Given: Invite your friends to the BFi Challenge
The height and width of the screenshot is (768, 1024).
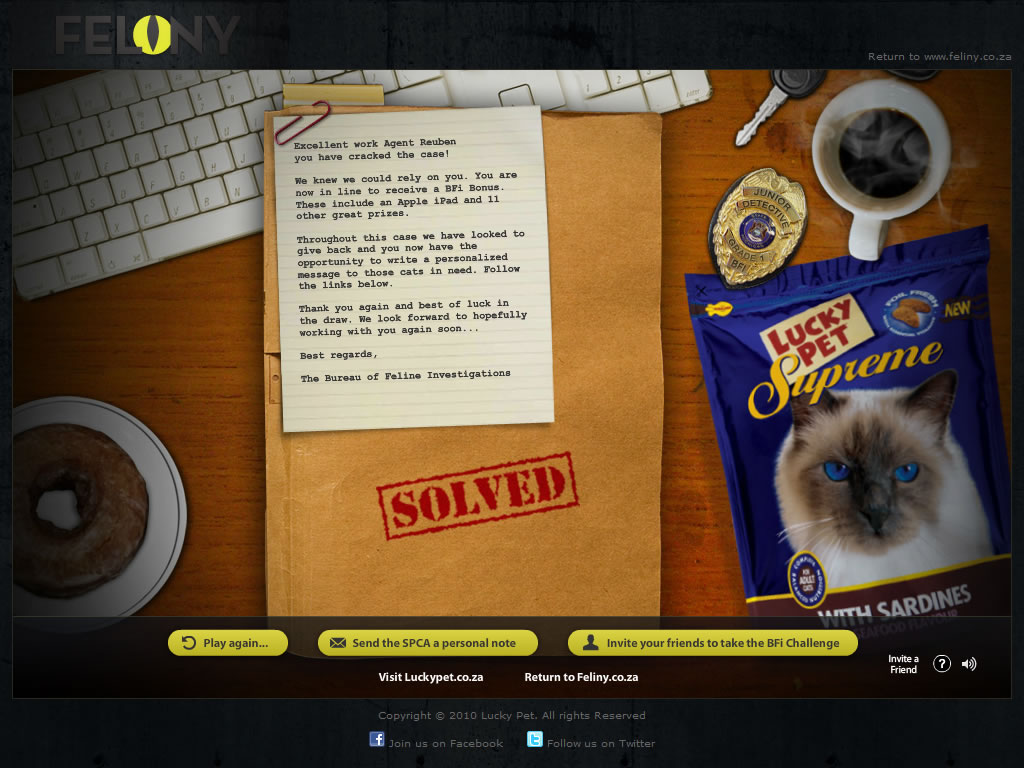Looking at the screenshot, I should (x=712, y=643).
